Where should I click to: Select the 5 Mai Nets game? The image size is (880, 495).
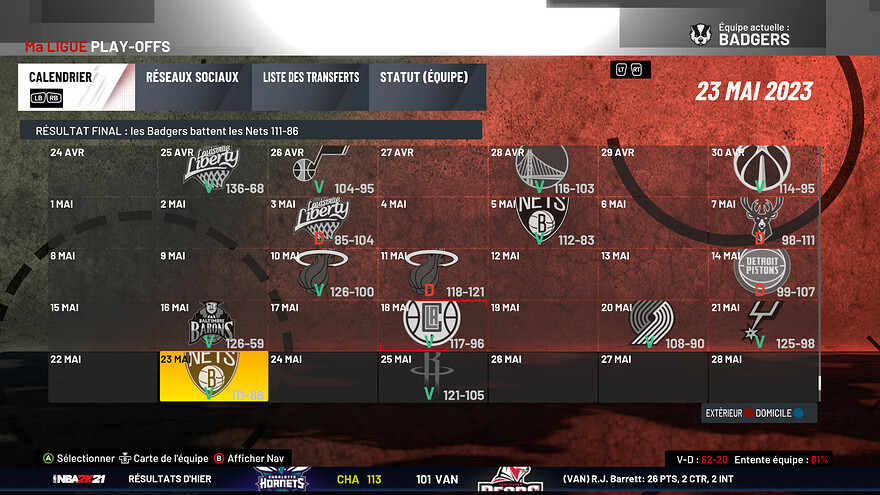tap(543, 220)
